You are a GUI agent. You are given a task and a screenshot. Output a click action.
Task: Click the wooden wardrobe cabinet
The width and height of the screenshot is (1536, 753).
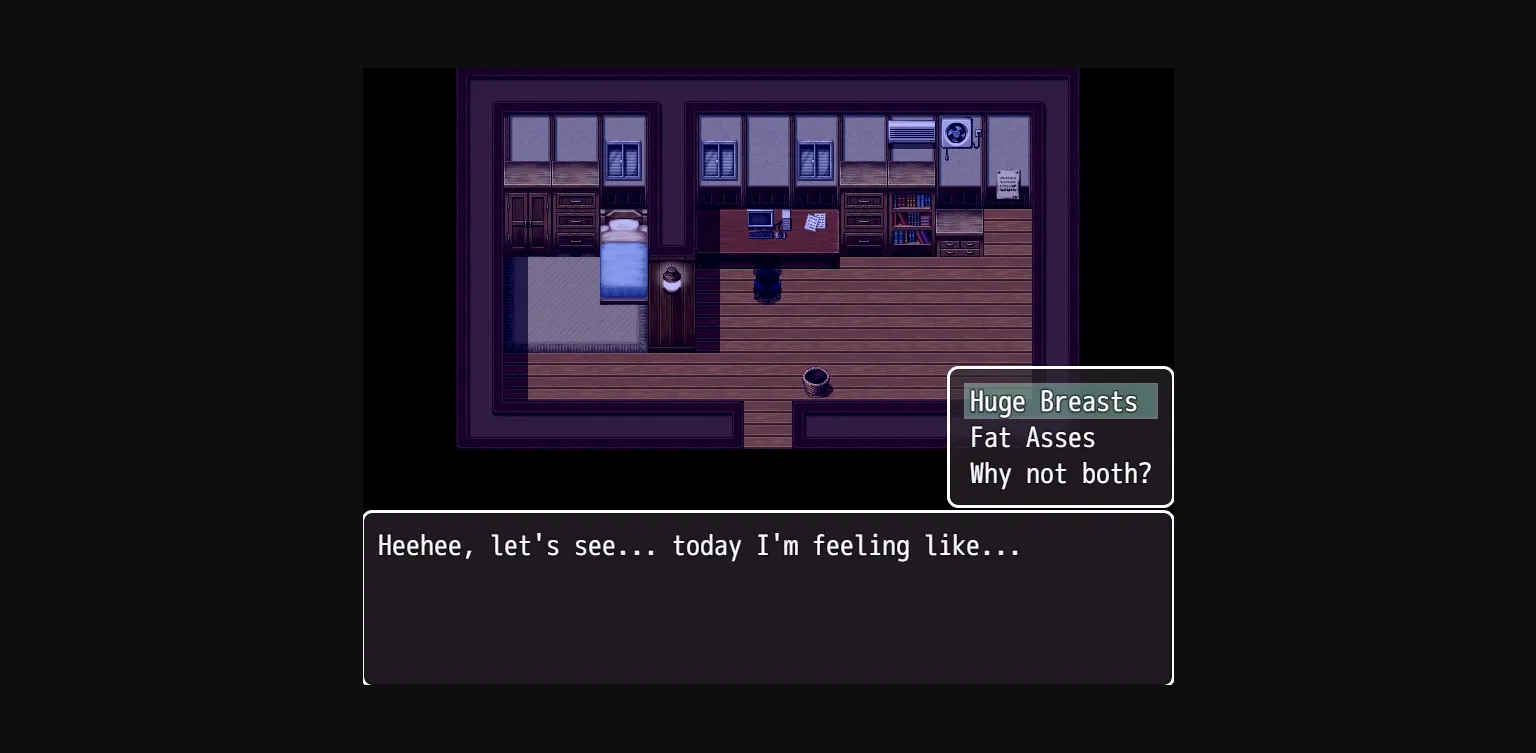pyautogui.click(x=530, y=220)
